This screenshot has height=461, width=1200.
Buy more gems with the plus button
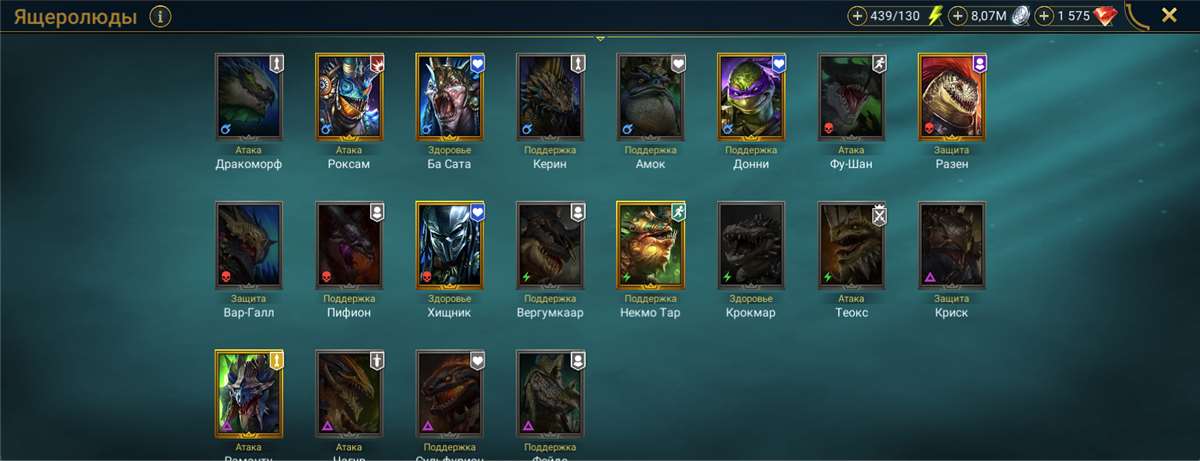point(1044,16)
